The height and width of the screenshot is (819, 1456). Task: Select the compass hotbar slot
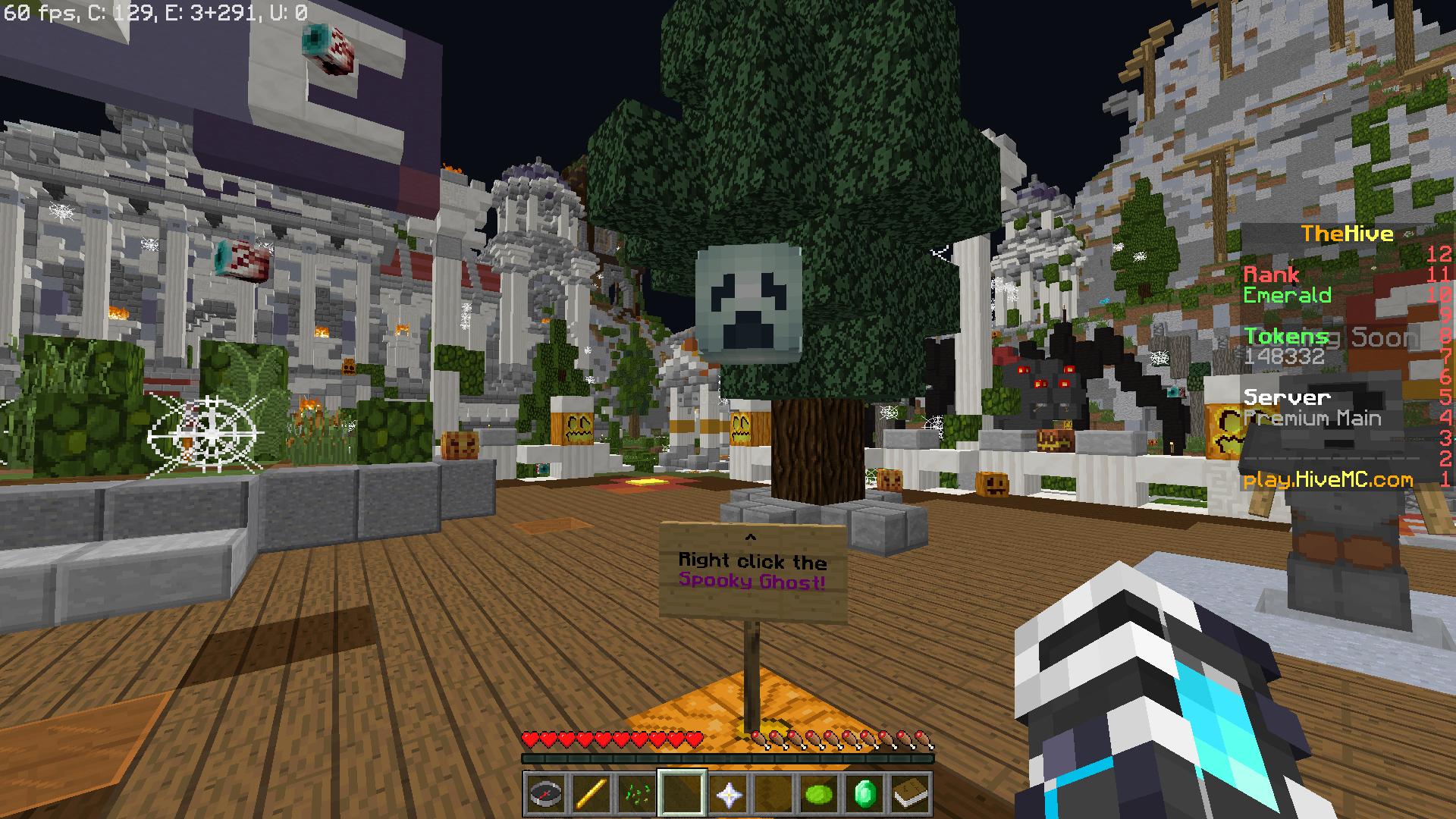pyautogui.click(x=546, y=794)
